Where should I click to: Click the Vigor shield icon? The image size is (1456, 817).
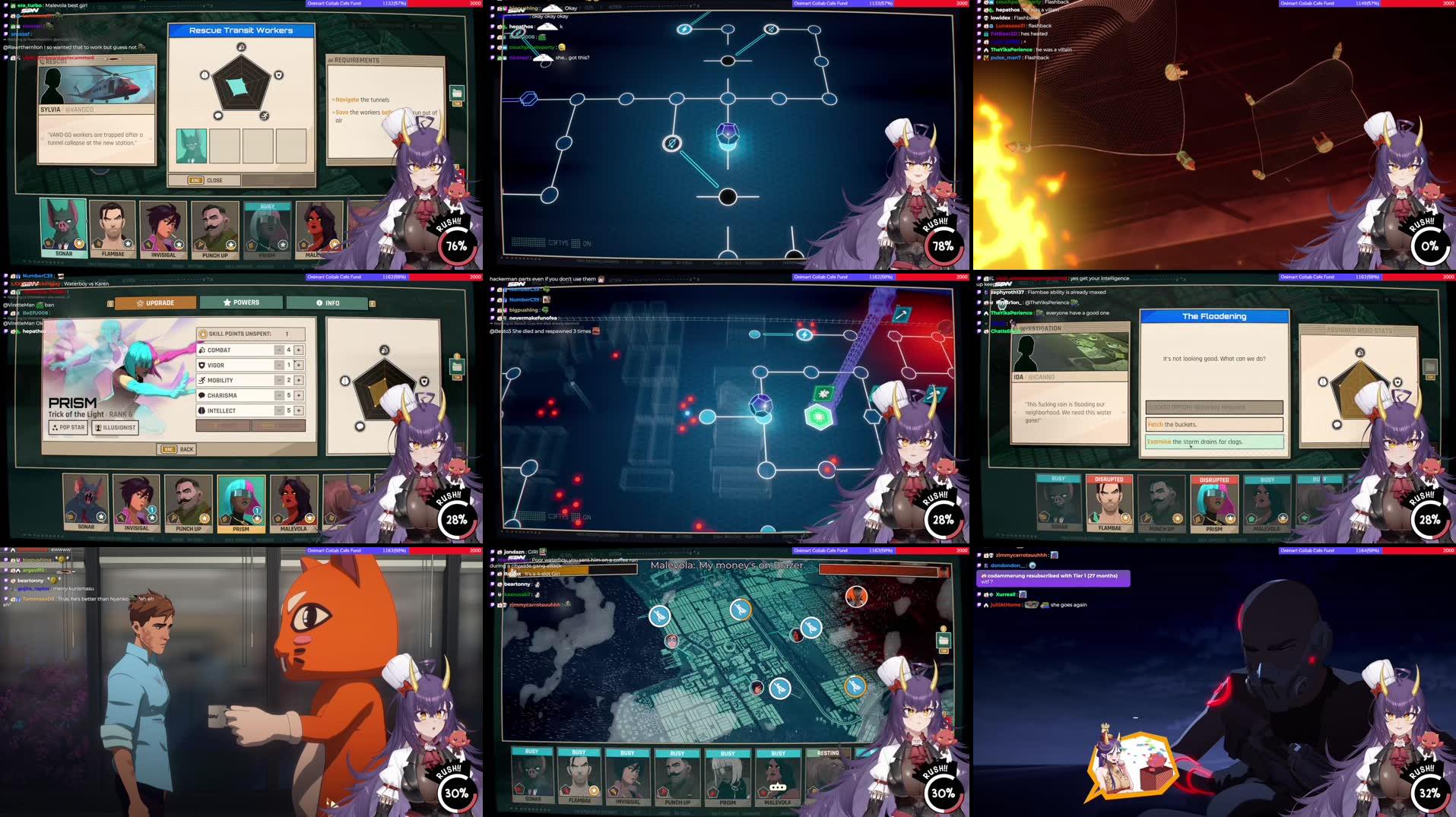pos(201,365)
